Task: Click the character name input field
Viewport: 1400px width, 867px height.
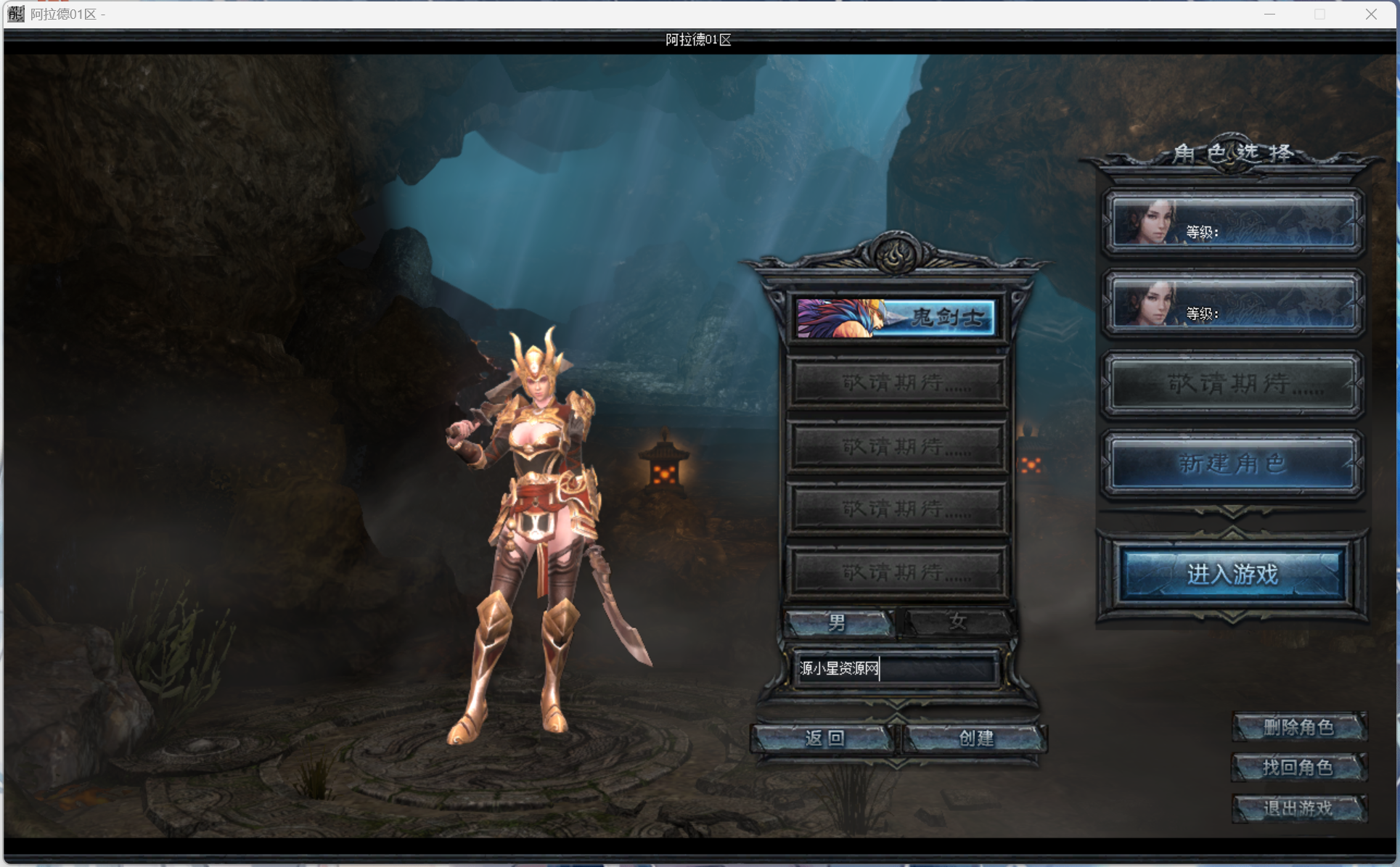Action: click(896, 668)
